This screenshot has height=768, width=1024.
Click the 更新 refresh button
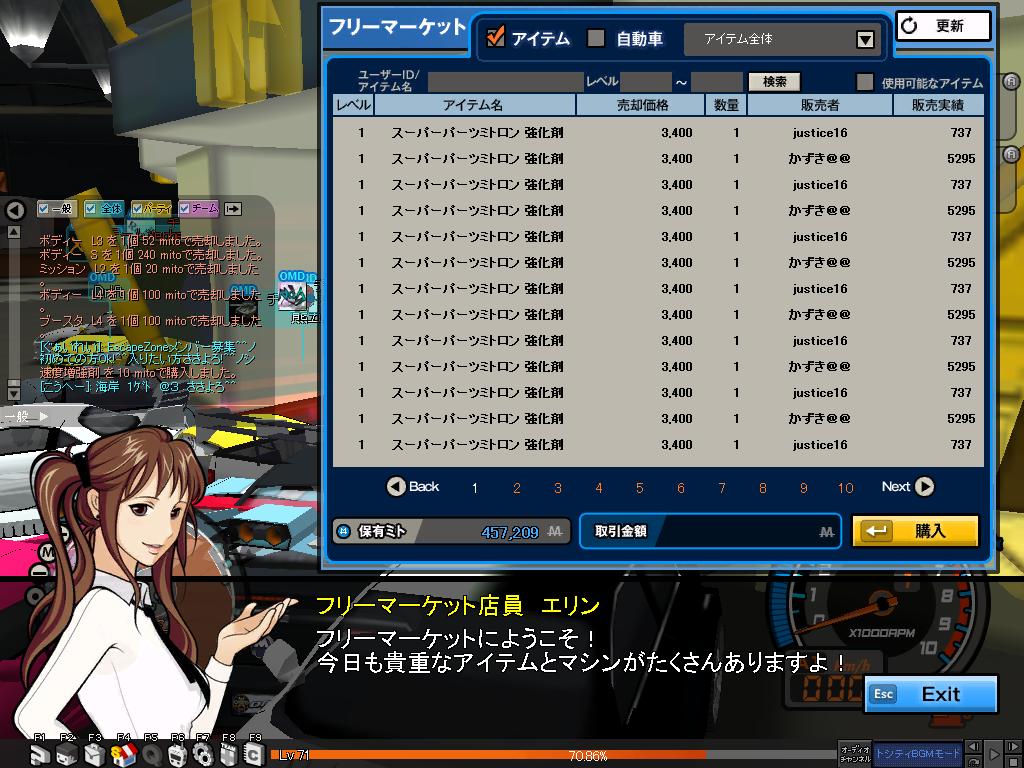click(943, 26)
